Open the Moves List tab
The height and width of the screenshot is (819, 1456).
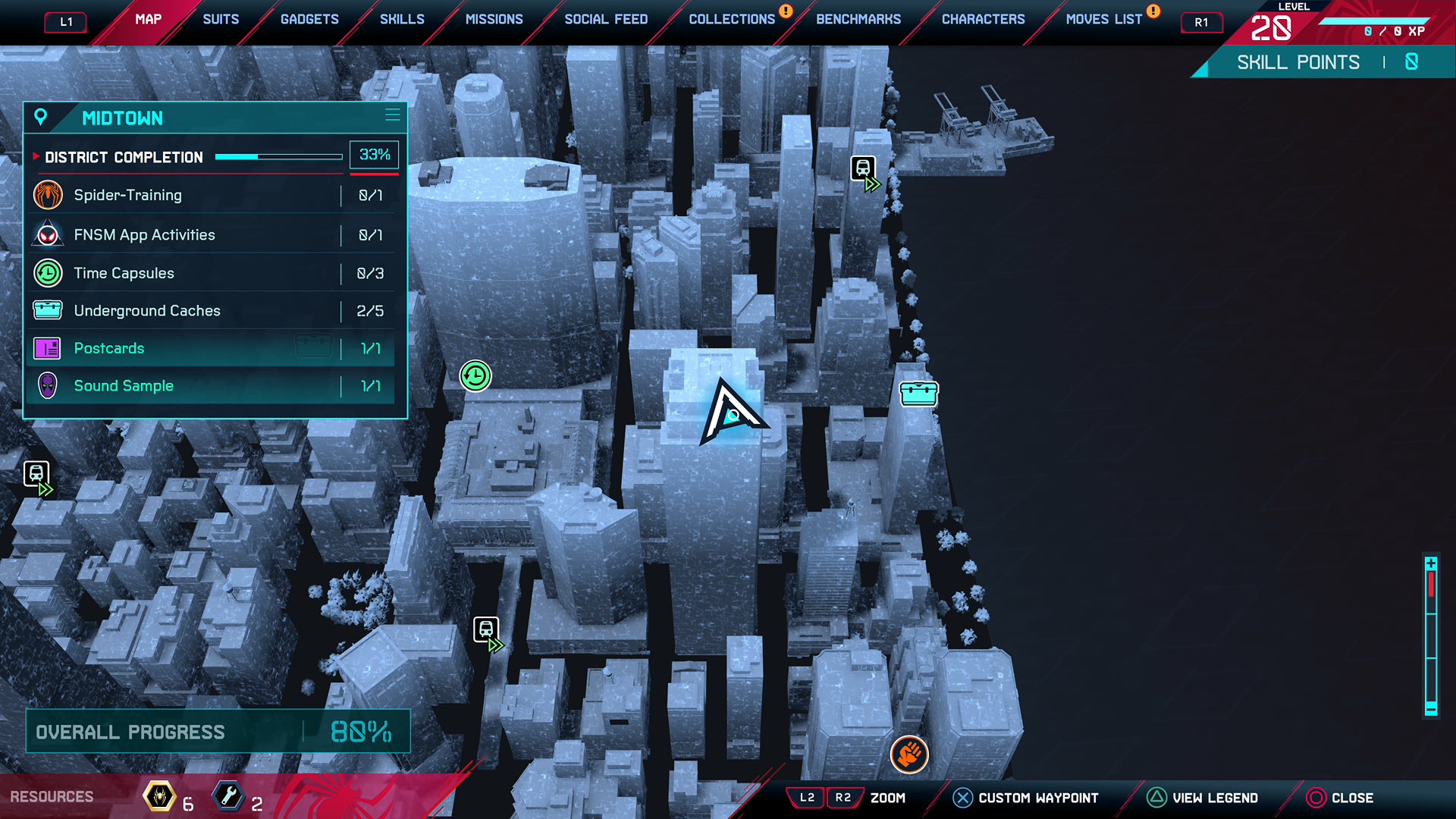(1103, 19)
